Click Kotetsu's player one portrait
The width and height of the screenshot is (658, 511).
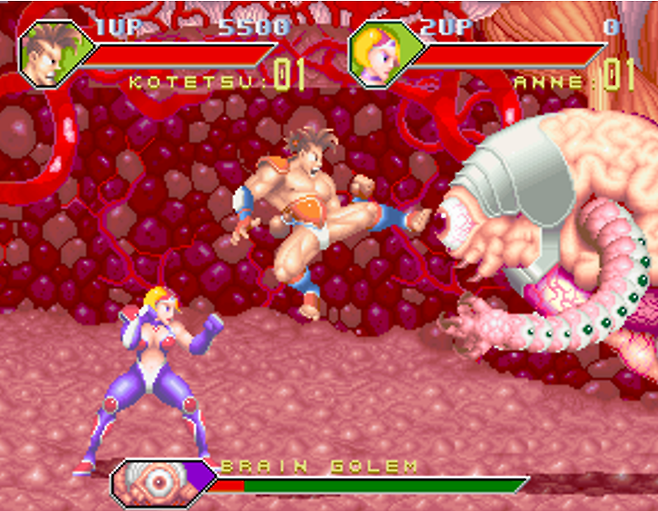click(x=48, y=52)
